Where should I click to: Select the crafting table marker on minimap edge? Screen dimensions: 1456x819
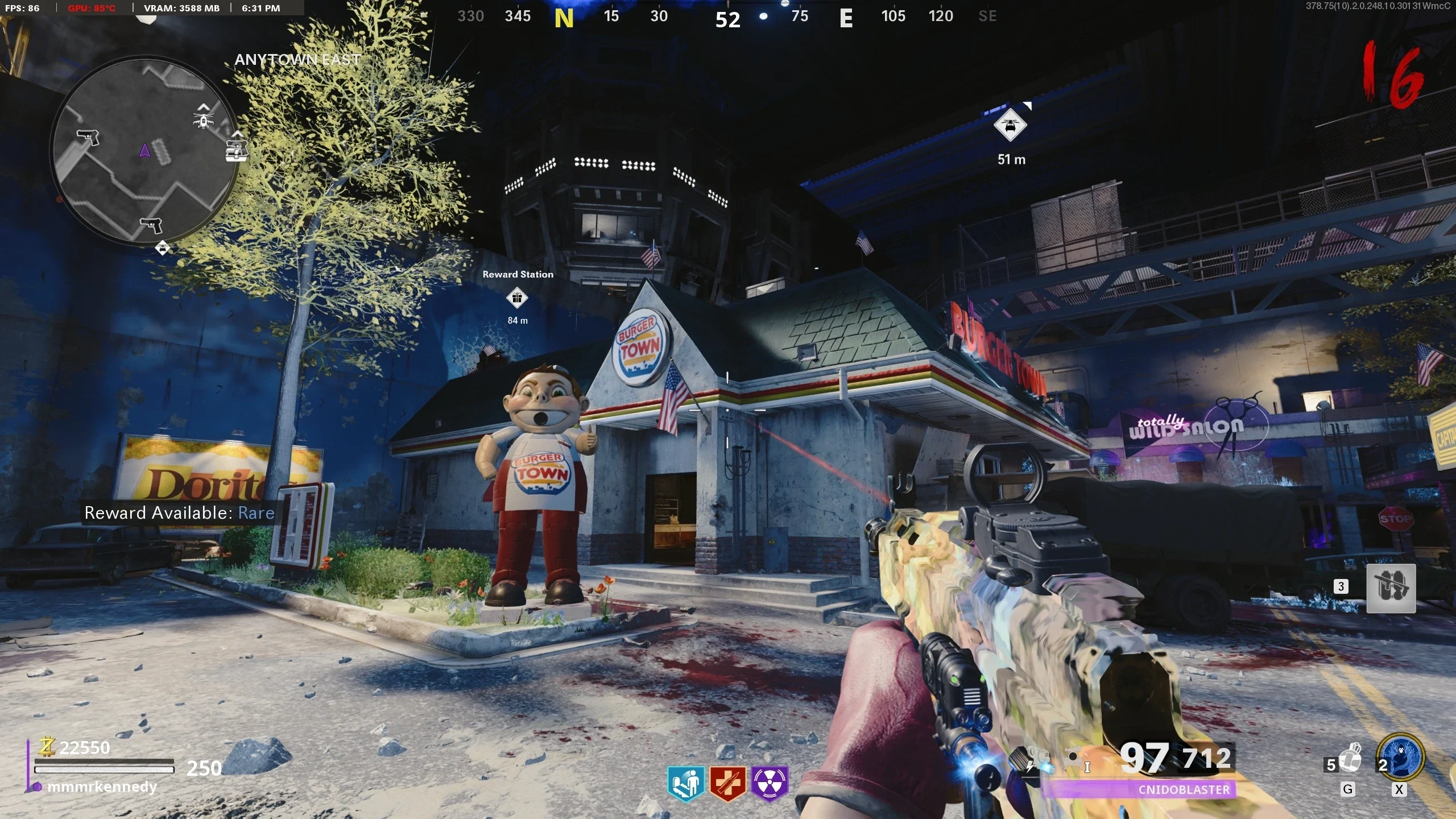(x=236, y=149)
